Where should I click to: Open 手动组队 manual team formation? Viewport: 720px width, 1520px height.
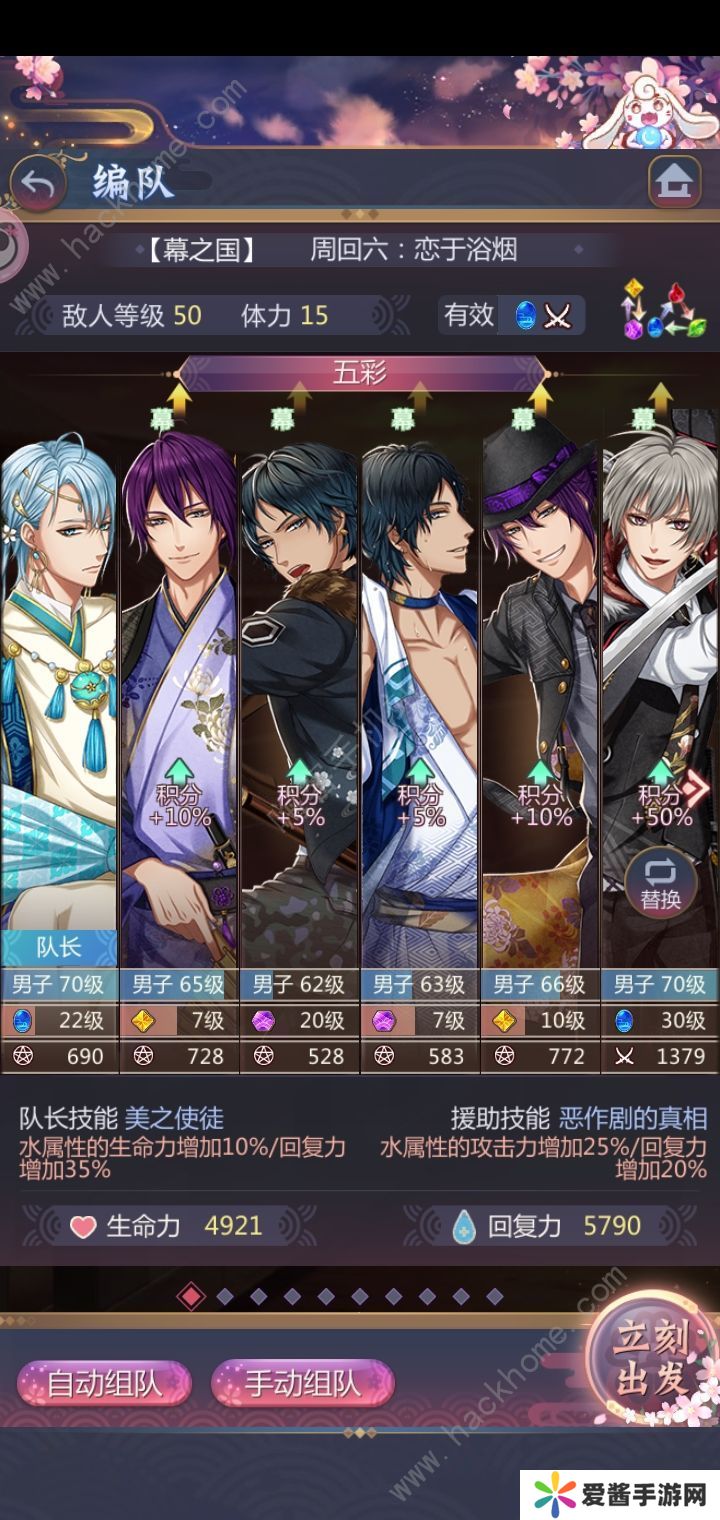point(302,1384)
